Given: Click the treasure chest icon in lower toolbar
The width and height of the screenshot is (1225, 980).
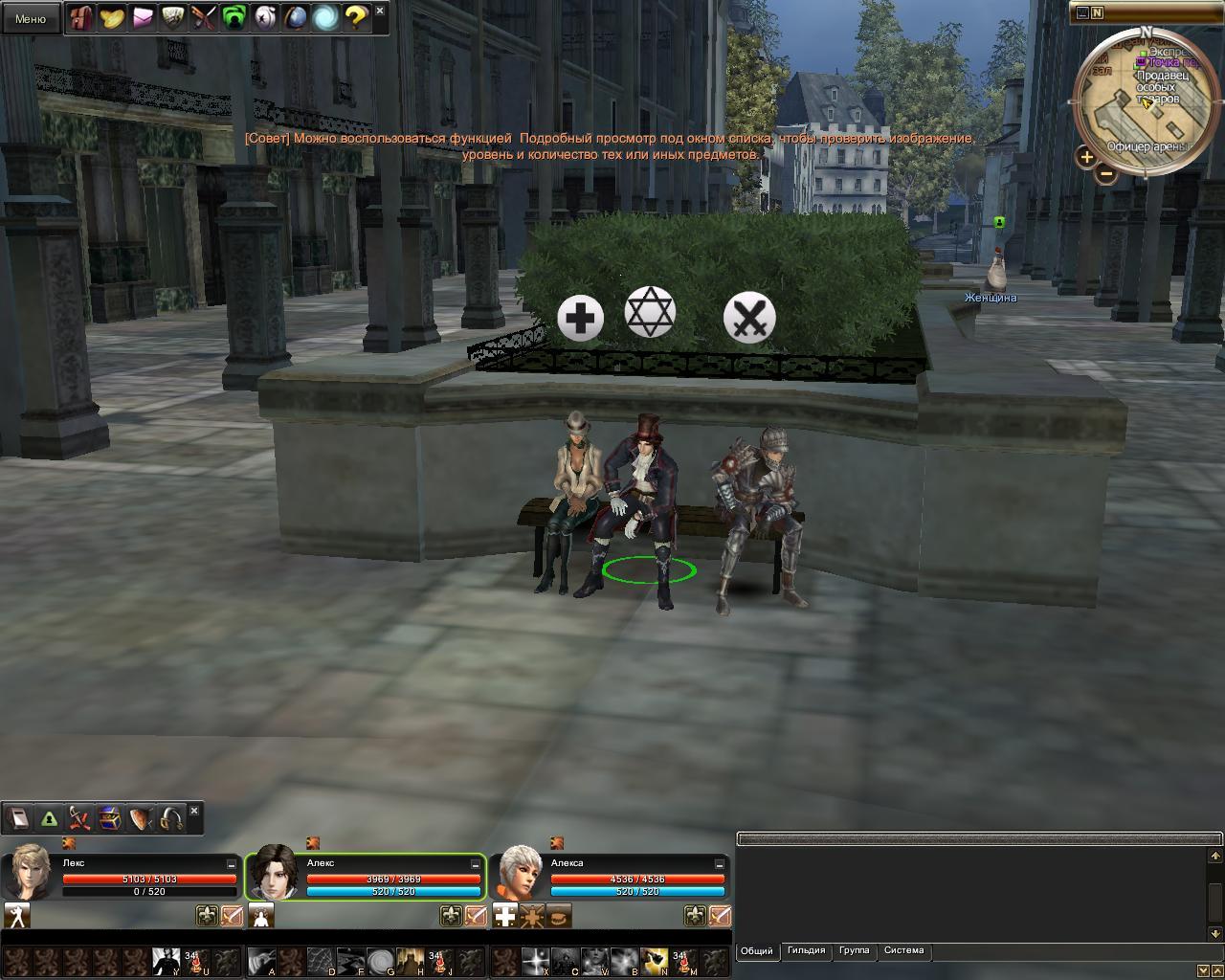Looking at the screenshot, I should coord(110,819).
